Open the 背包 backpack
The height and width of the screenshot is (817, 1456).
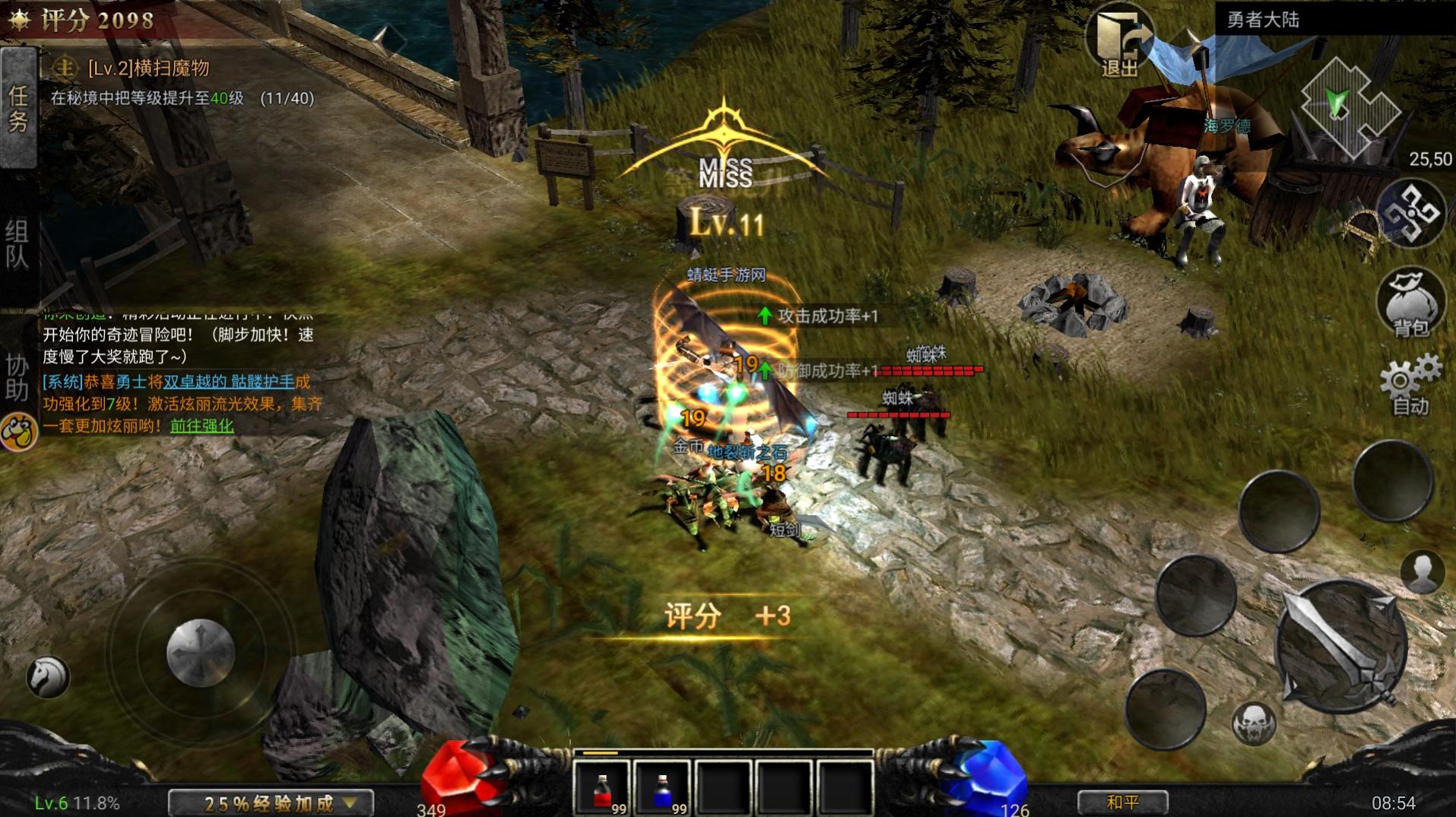pyautogui.click(x=1410, y=304)
